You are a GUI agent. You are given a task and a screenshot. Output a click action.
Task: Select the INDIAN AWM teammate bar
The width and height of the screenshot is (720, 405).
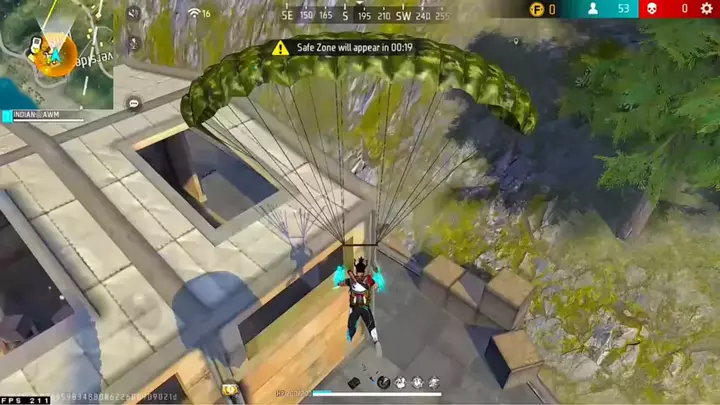(42, 116)
